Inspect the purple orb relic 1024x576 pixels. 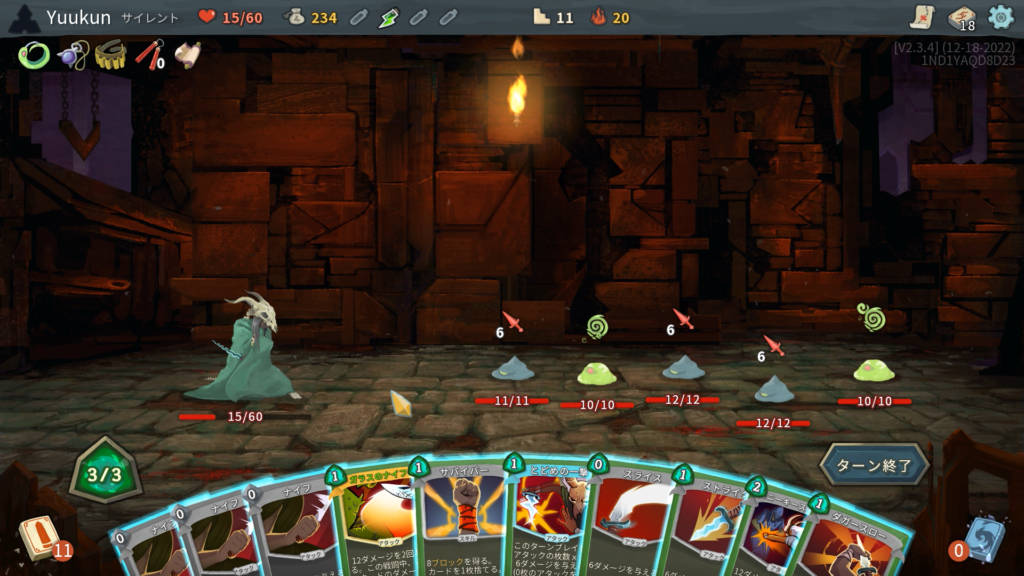tap(72, 55)
